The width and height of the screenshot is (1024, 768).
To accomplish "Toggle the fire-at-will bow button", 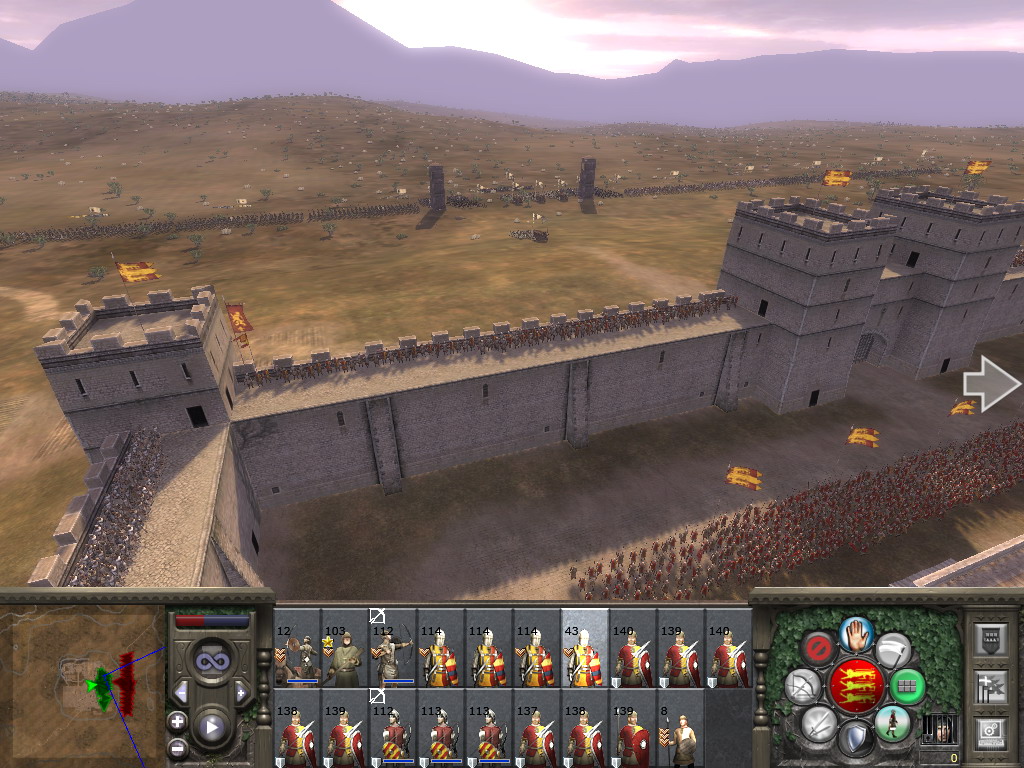I will point(802,686).
